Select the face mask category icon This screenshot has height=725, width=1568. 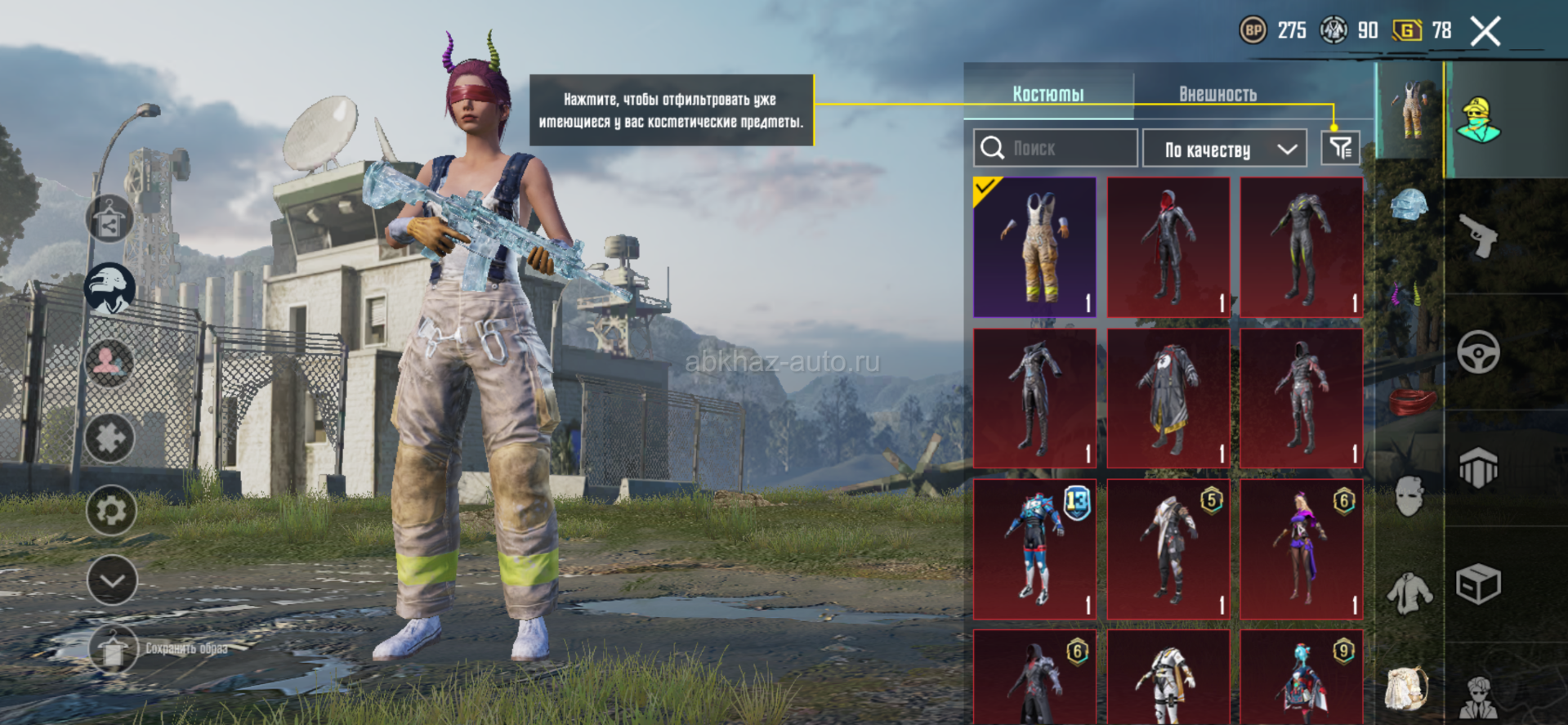[x=1409, y=495]
